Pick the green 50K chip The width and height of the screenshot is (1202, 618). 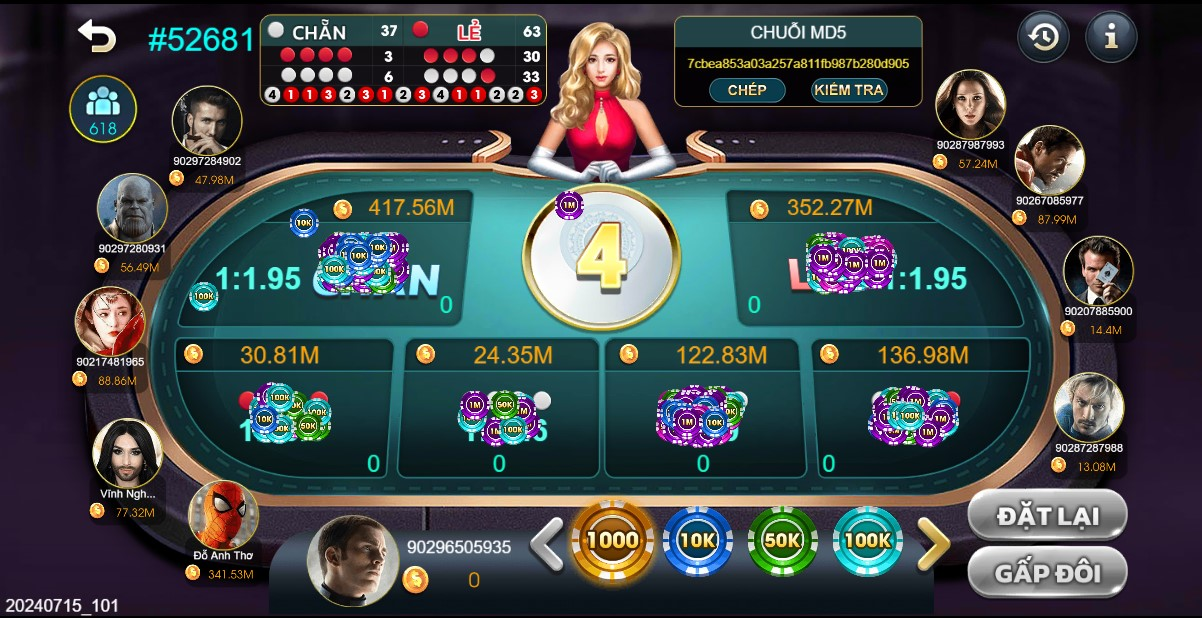[782, 540]
